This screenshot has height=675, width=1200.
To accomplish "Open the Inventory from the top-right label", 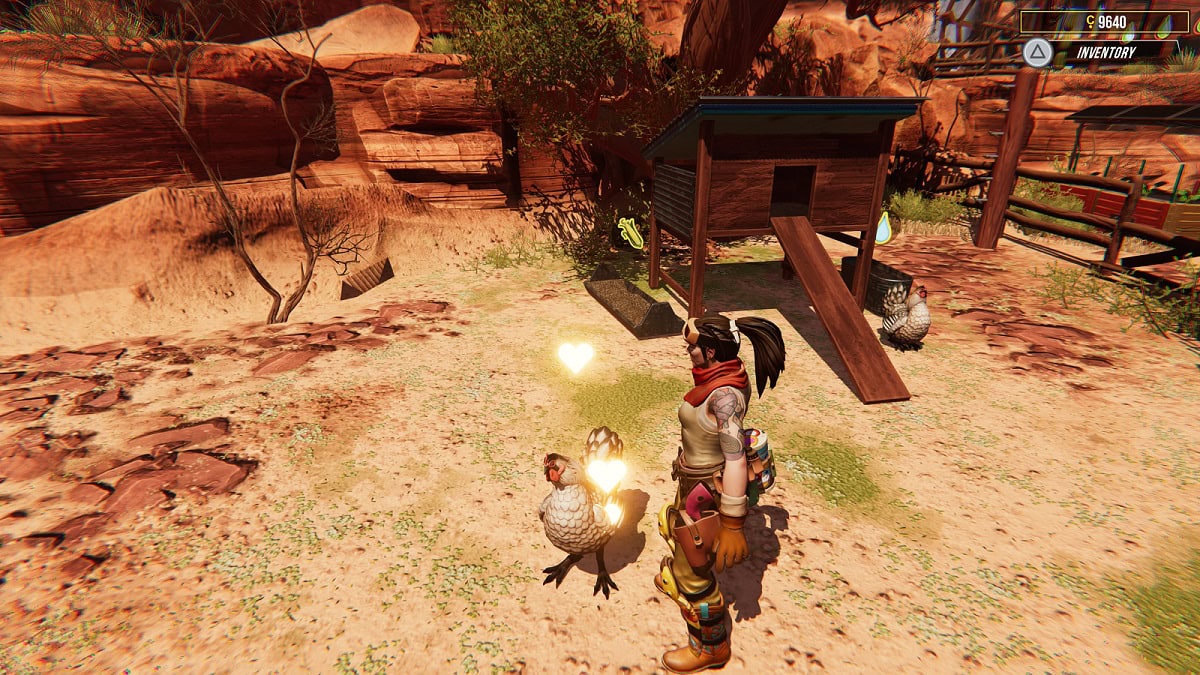I will tap(1104, 52).
